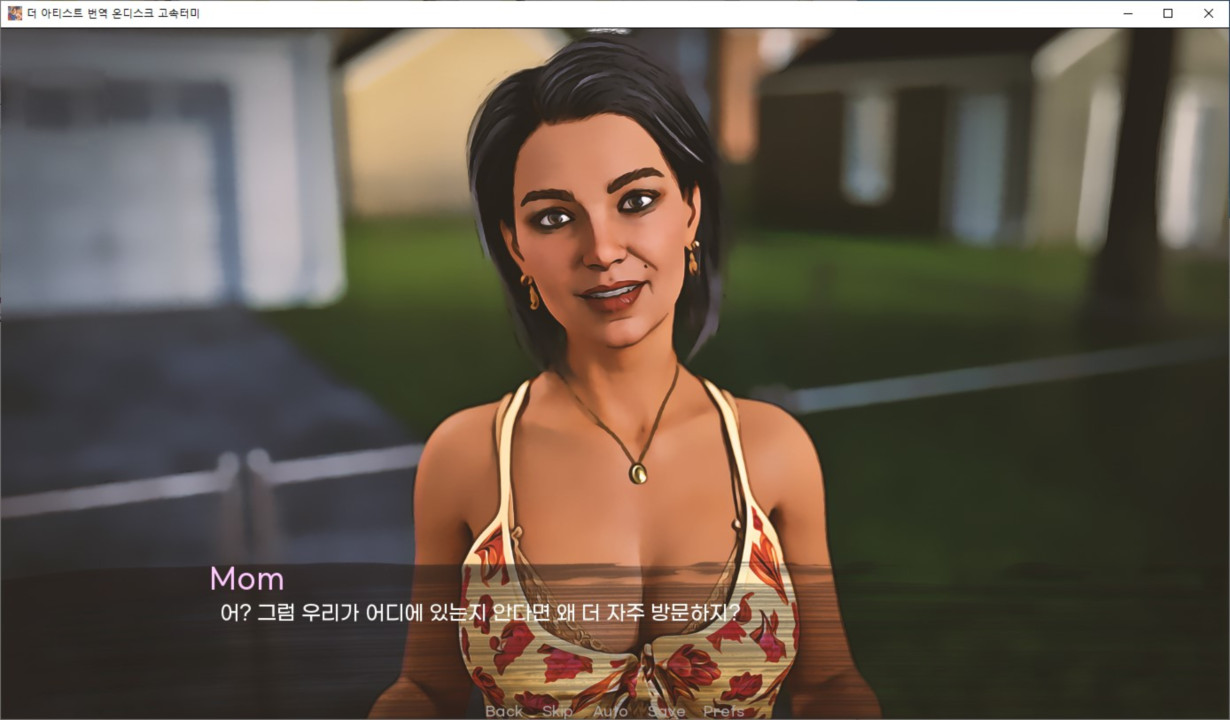Maximize the game window
1230x720 pixels.
coord(1168,13)
